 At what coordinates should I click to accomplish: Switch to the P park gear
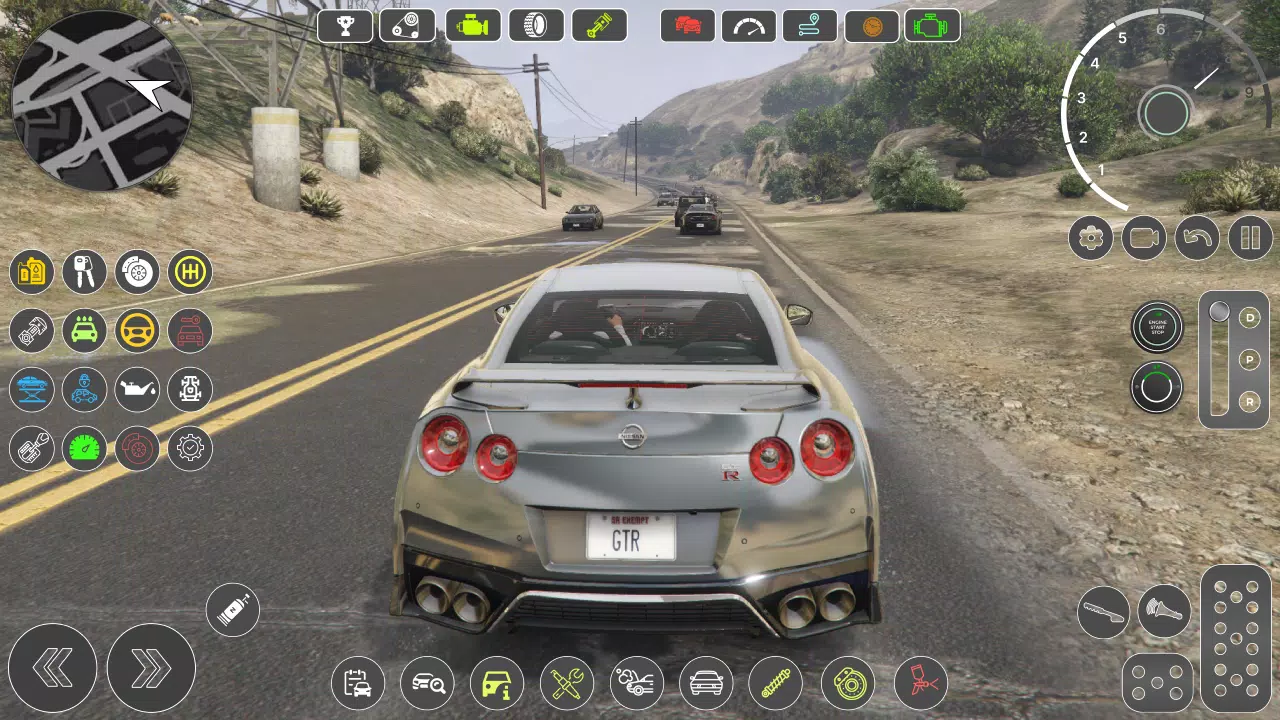pos(1248,358)
